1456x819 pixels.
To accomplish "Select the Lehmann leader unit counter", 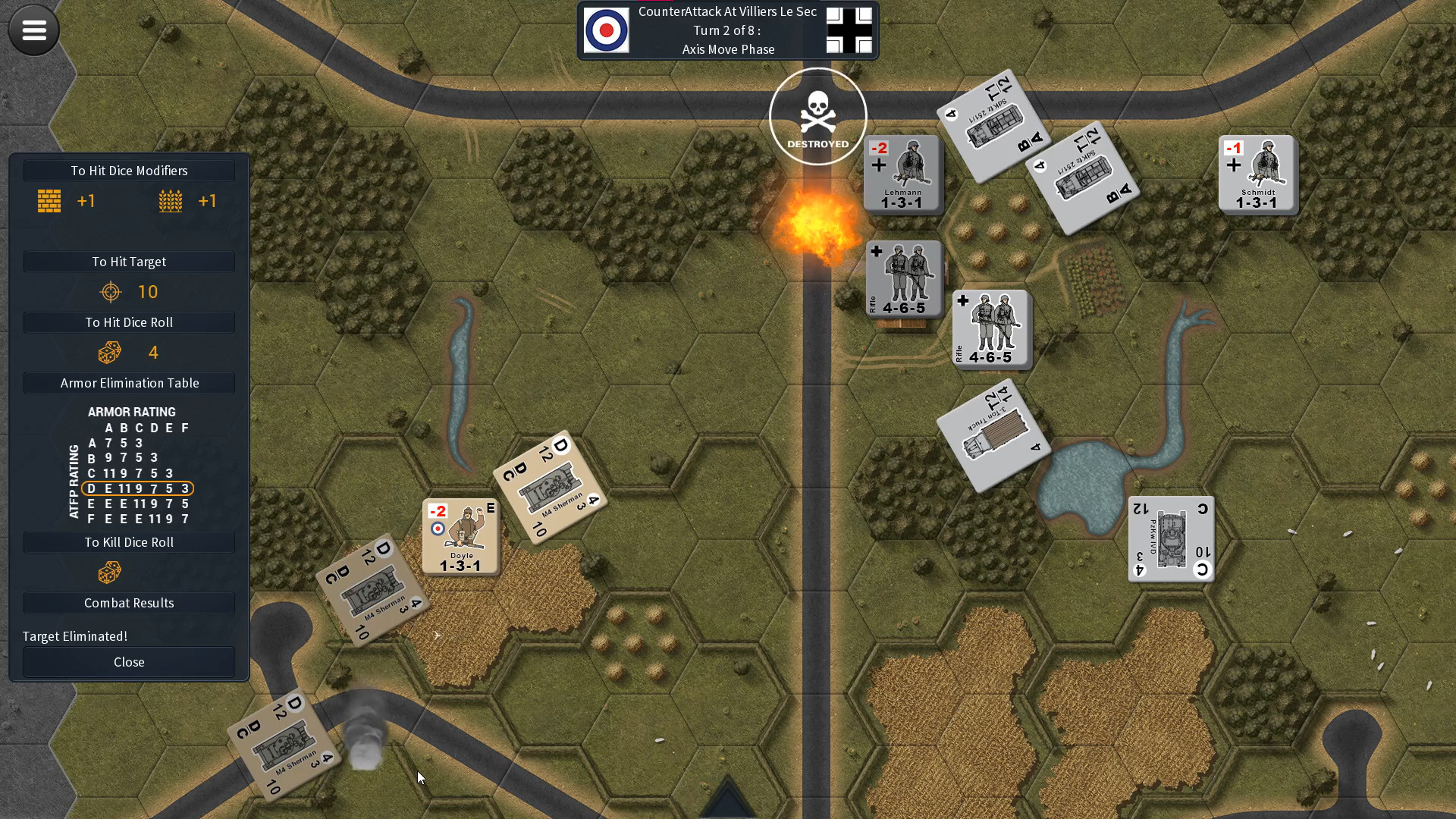I will click(x=902, y=174).
